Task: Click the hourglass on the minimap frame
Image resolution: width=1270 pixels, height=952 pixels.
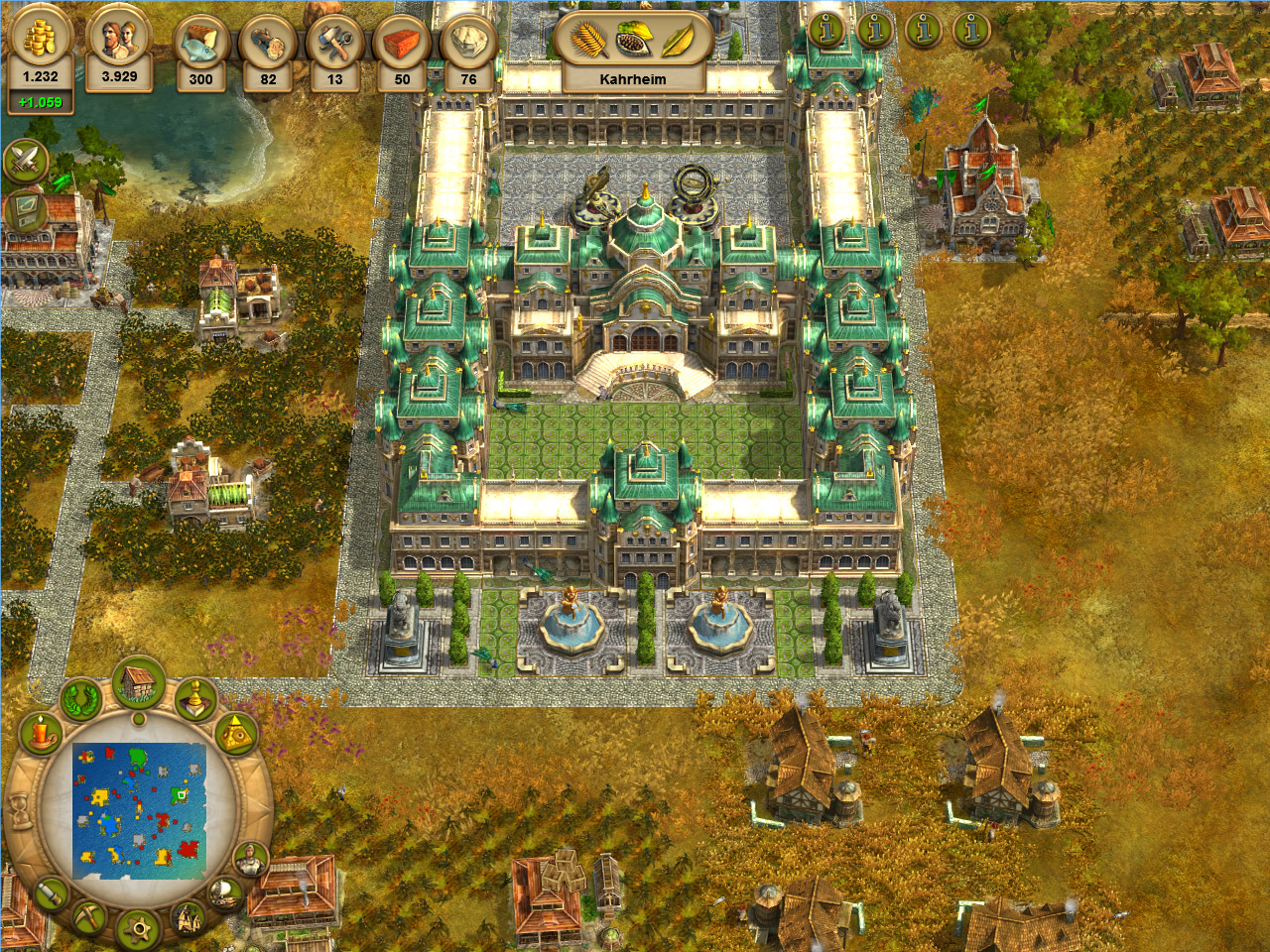Action: coord(19,813)
